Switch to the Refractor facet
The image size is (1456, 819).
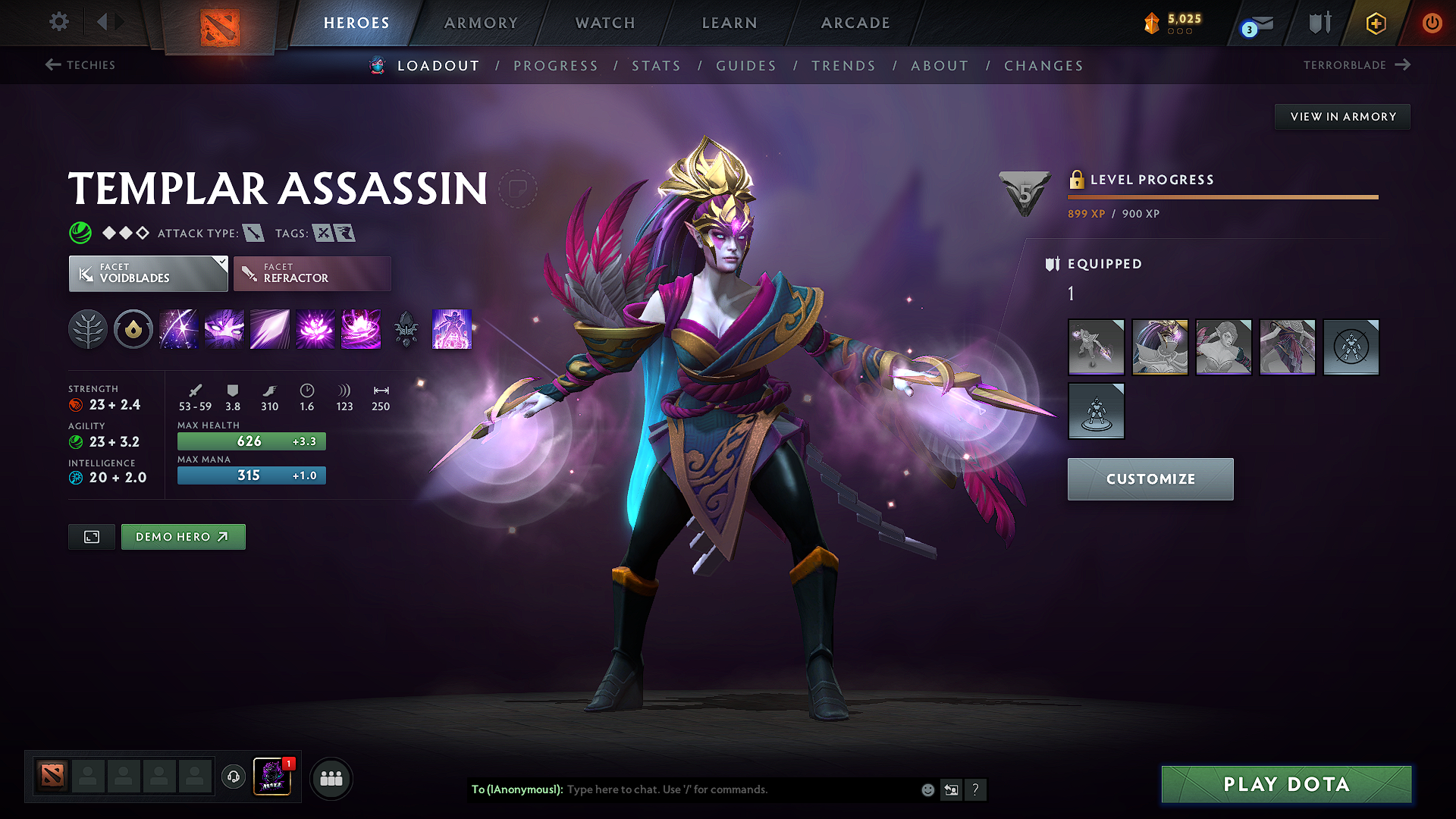(x=312, y=273)
